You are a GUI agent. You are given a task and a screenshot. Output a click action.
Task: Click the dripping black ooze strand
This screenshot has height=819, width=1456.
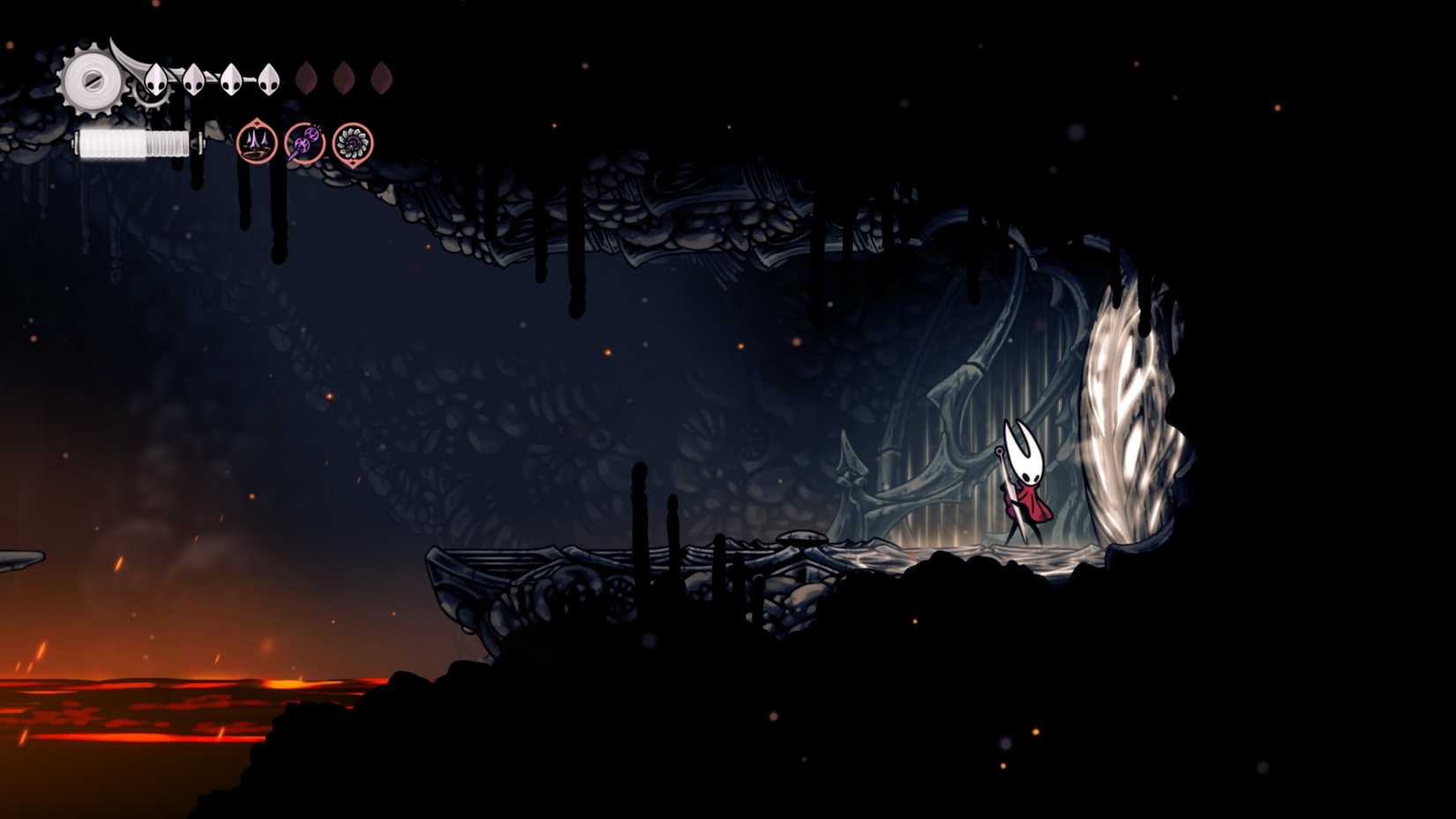pos(578,265)
